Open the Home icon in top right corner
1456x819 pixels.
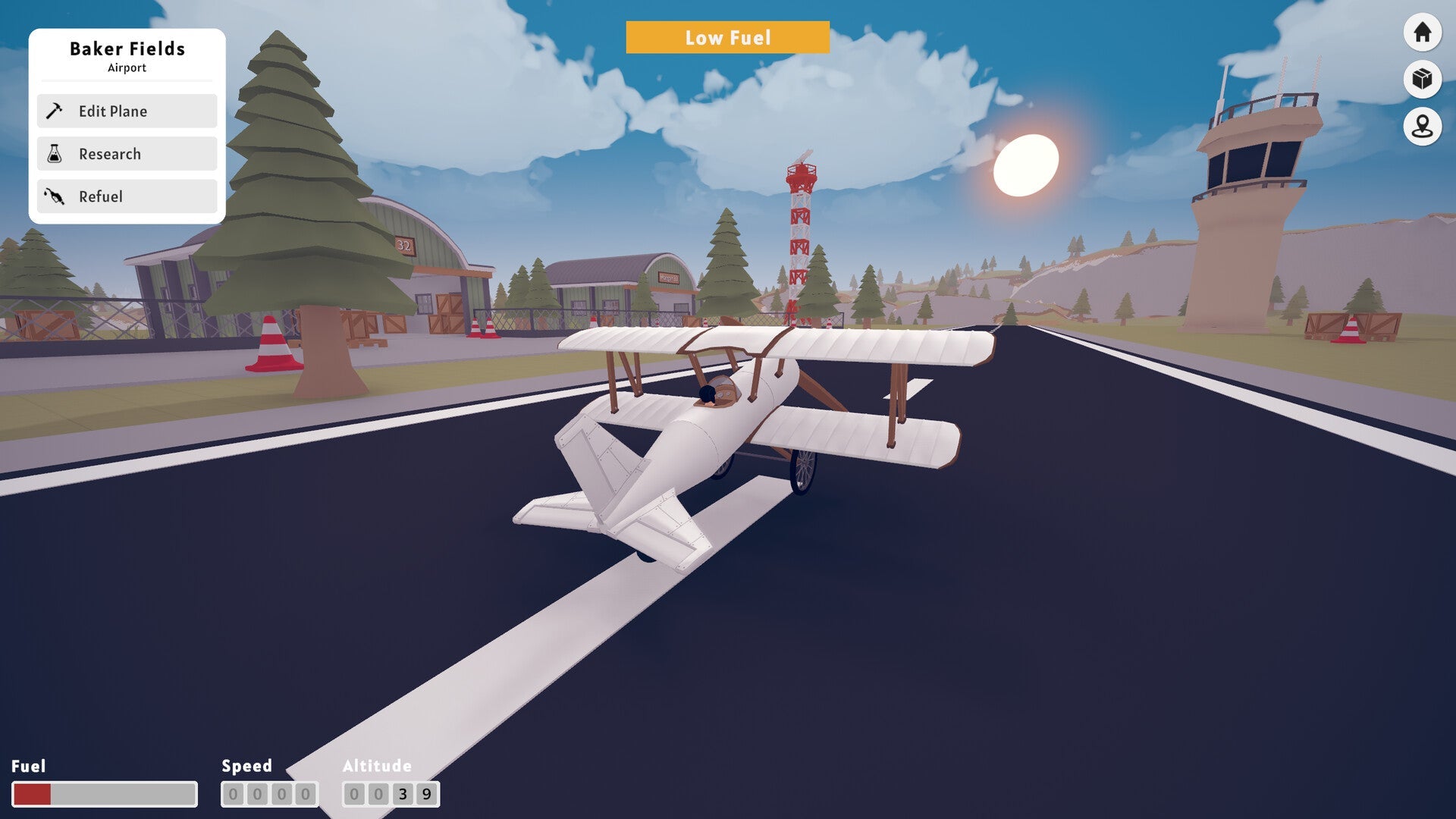click(x=1422, y=32)
